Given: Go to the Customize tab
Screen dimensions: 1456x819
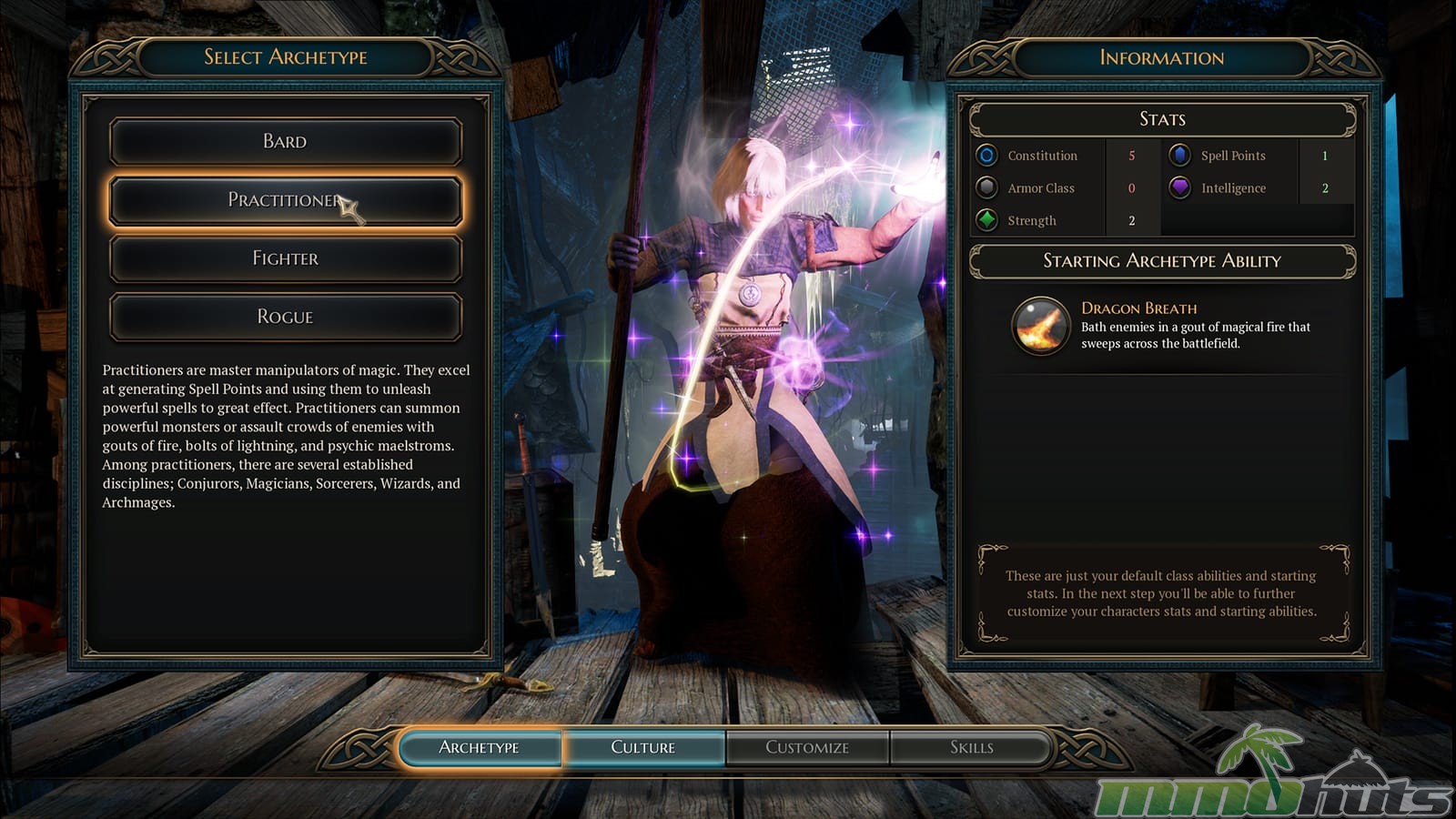Looking at the screenshot, I should 807,747.
